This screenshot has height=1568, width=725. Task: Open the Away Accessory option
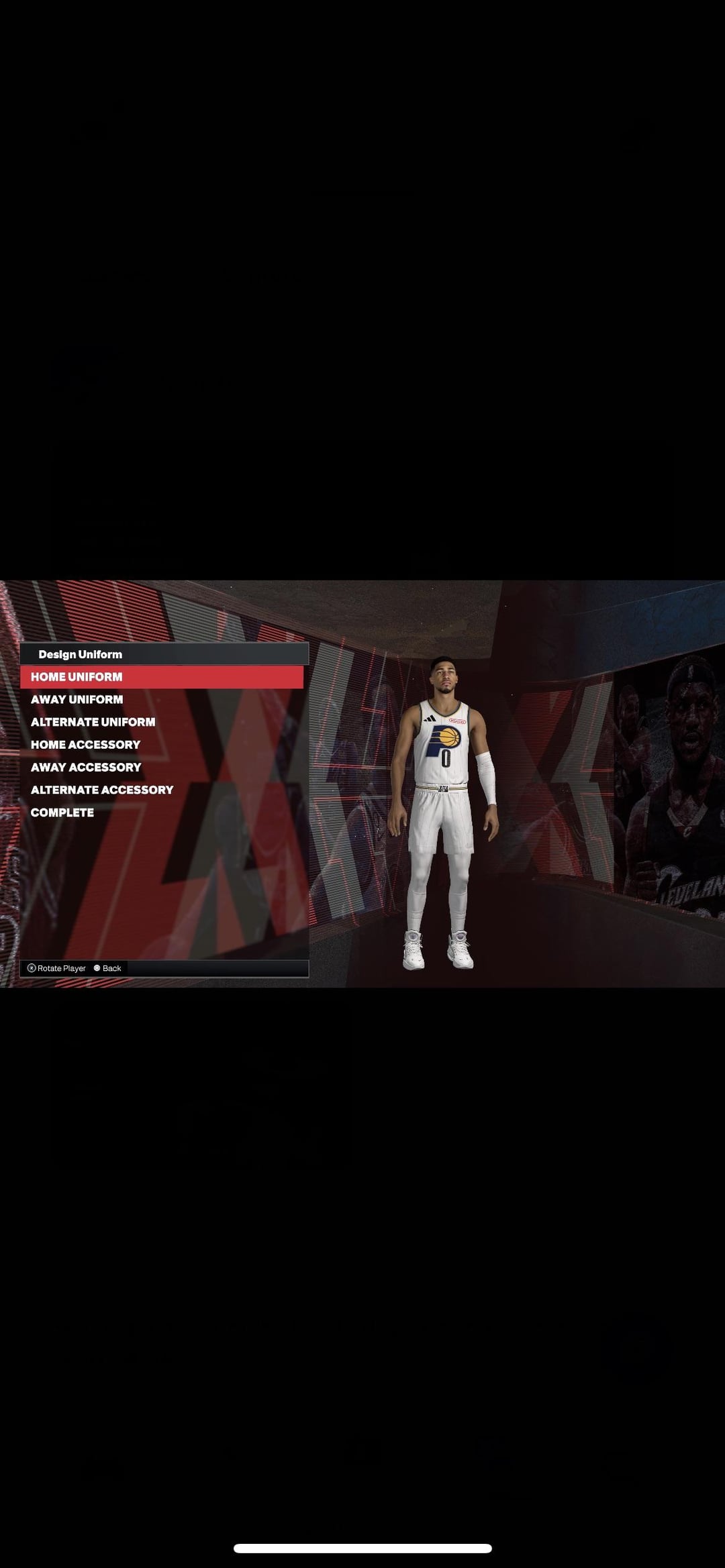86,768
